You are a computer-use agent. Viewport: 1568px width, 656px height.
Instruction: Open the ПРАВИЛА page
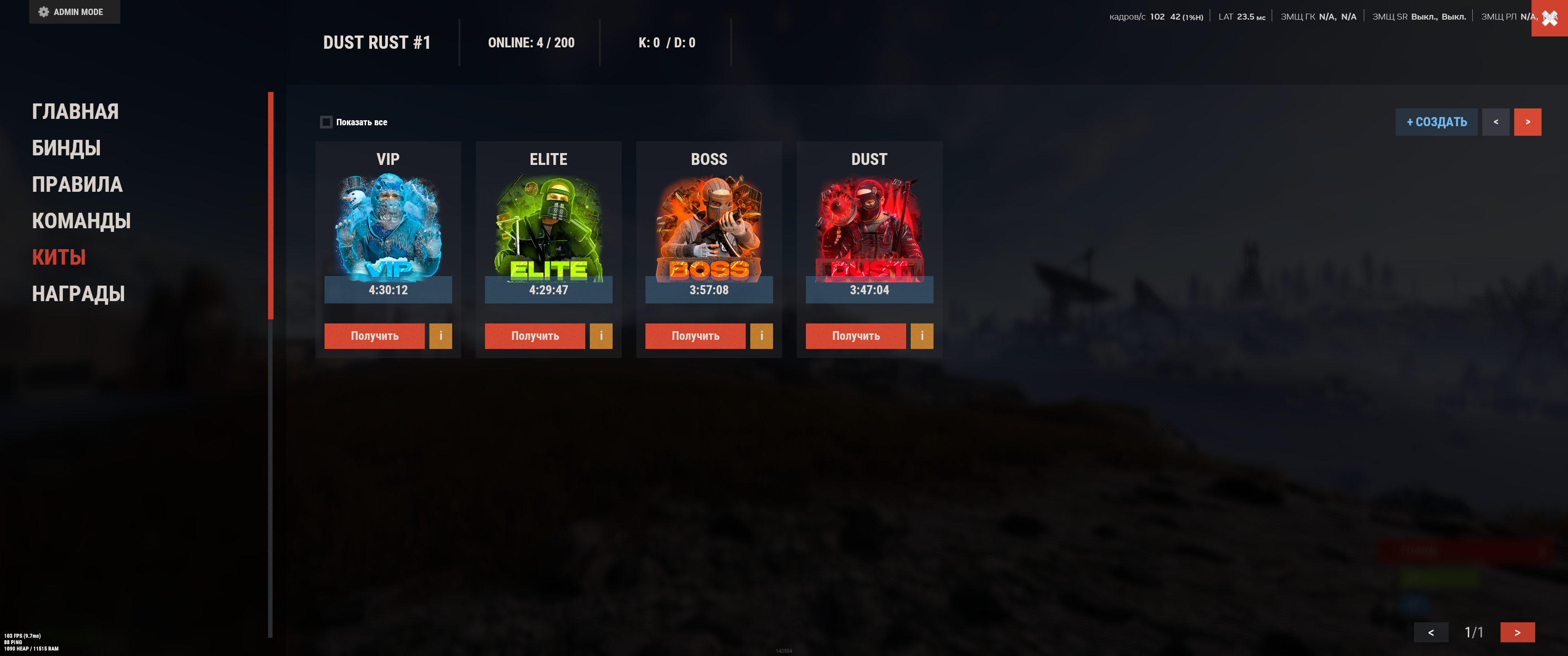click(77, 184)
